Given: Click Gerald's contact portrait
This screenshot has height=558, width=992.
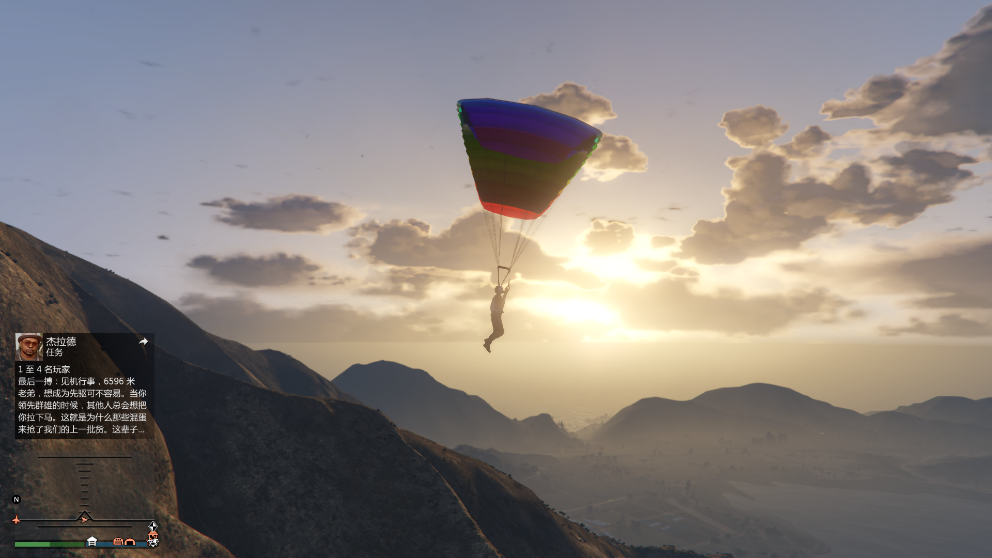Looking at the screenshot, I should [x=29, y=347].
